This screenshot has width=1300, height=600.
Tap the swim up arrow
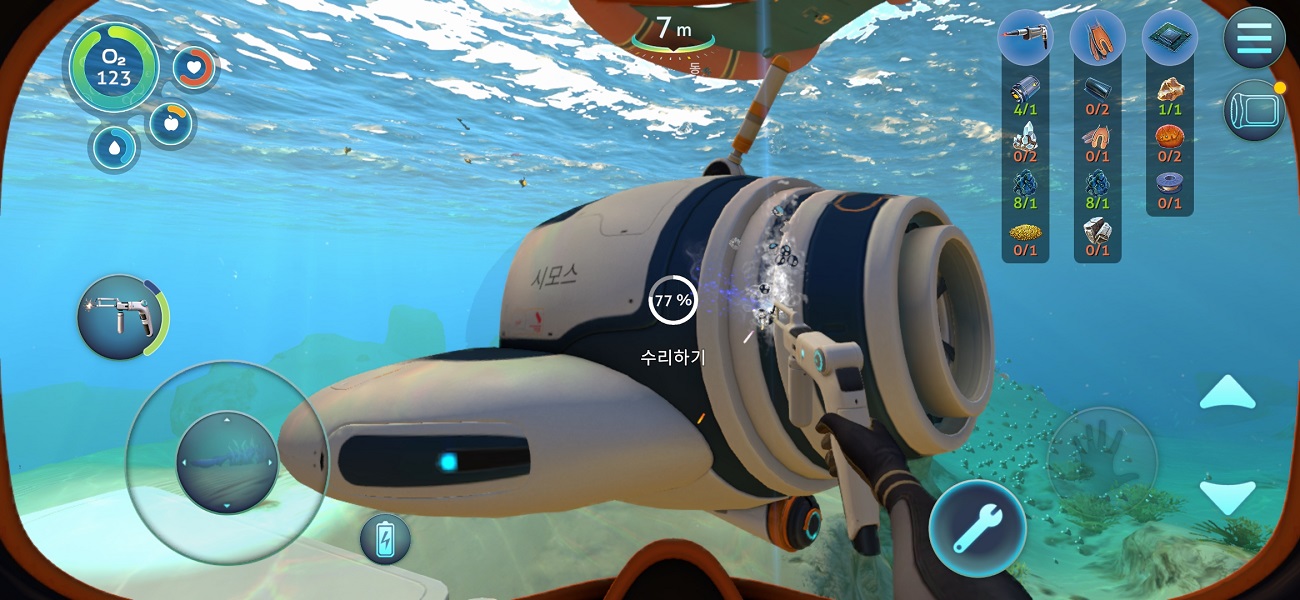1227,393
